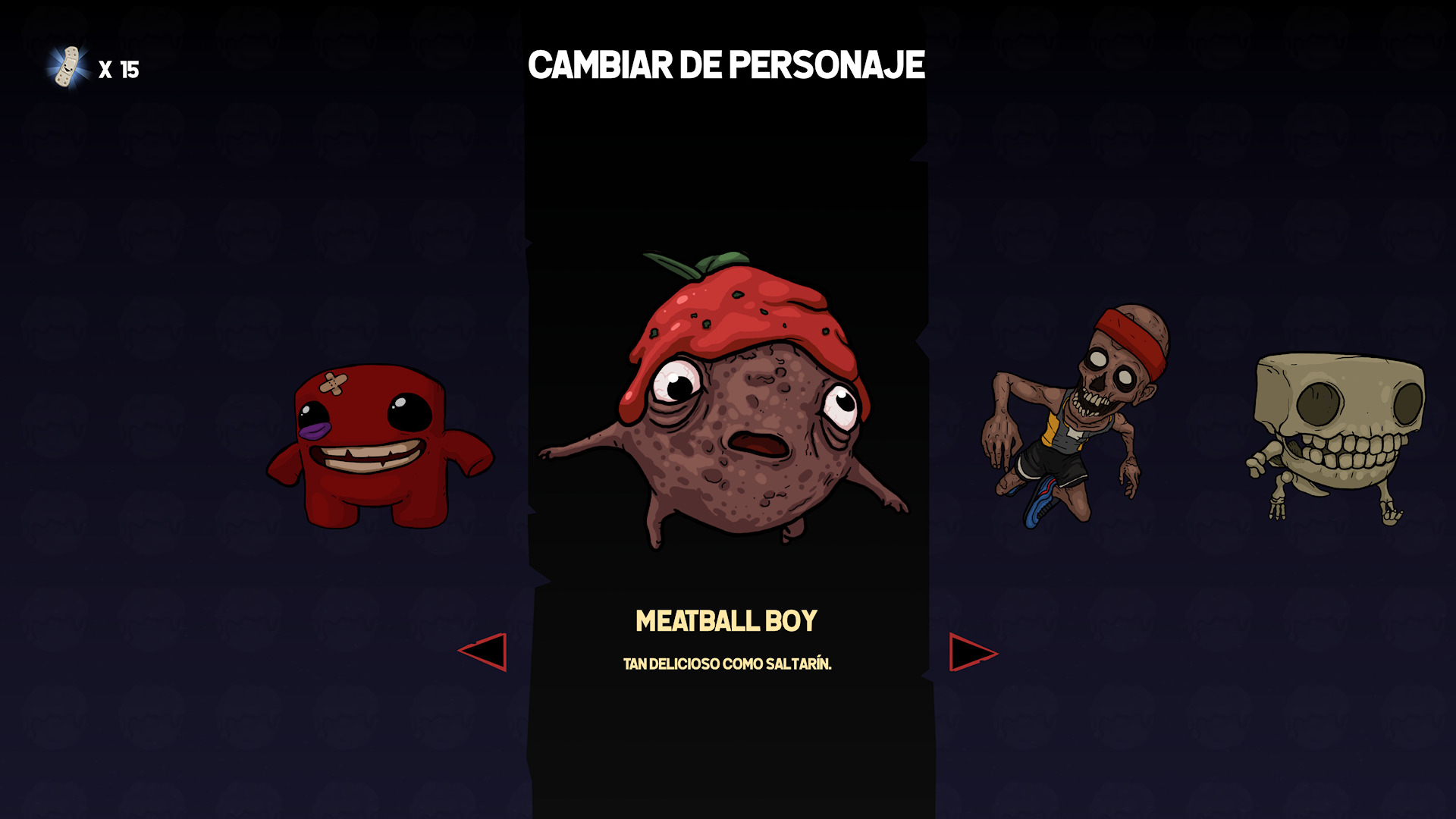Click the glowing bandage collectible icon
The width and height of the screenshot is (1456, 819).
[x=68, y=68]
